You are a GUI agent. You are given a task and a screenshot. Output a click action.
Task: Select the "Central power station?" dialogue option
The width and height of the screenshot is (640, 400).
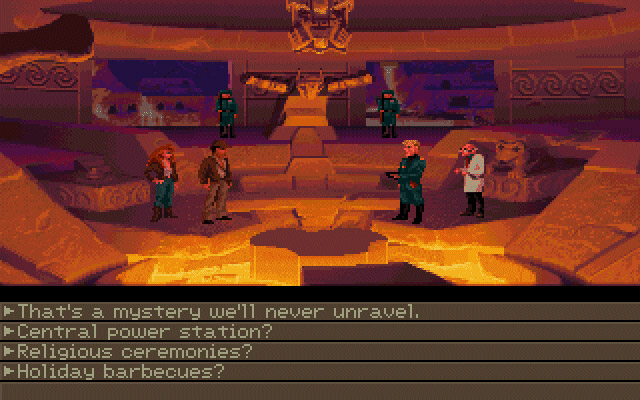[x=144, y=331]
